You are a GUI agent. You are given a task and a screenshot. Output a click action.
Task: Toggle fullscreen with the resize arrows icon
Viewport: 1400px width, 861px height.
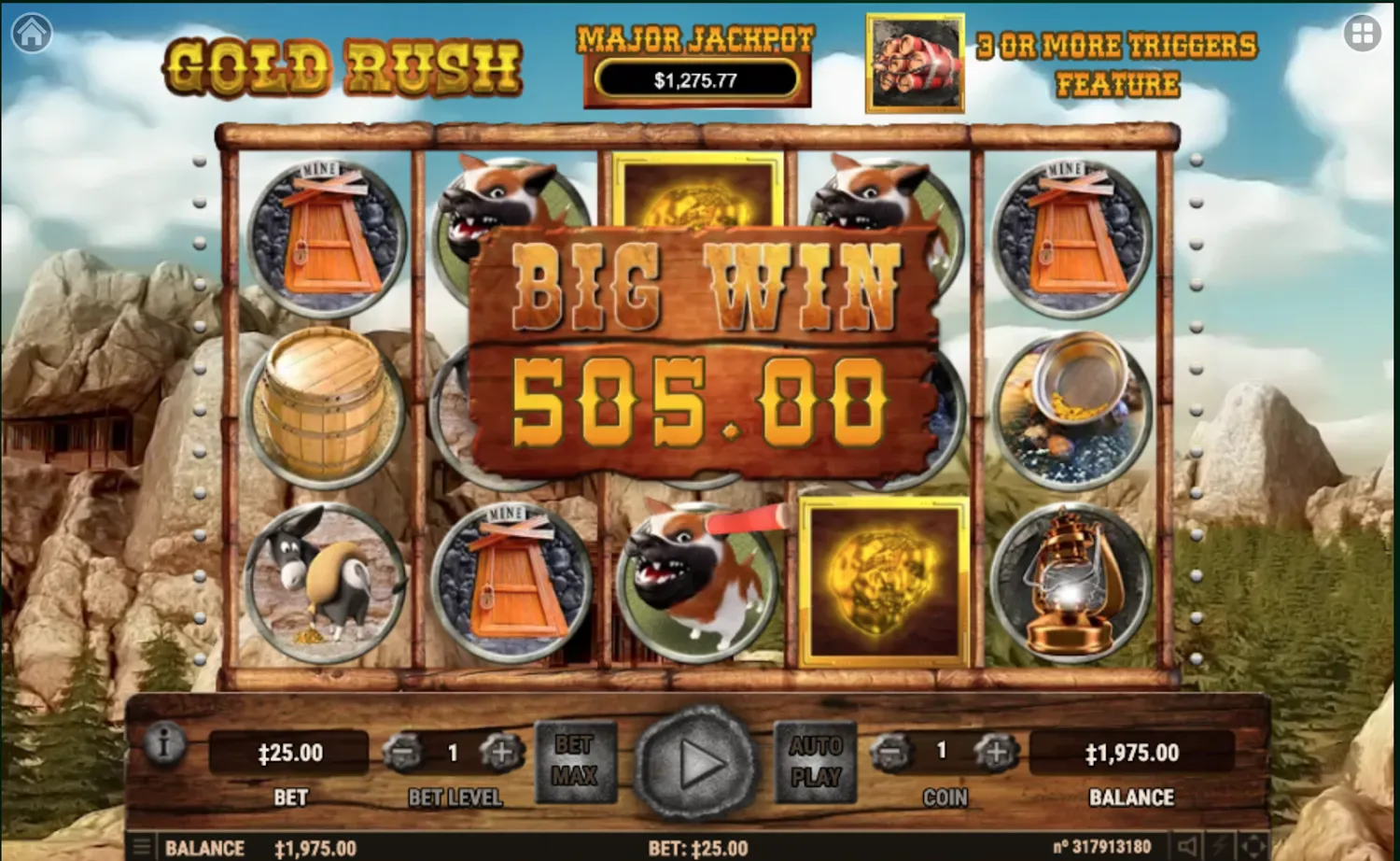coord(1253,846)
